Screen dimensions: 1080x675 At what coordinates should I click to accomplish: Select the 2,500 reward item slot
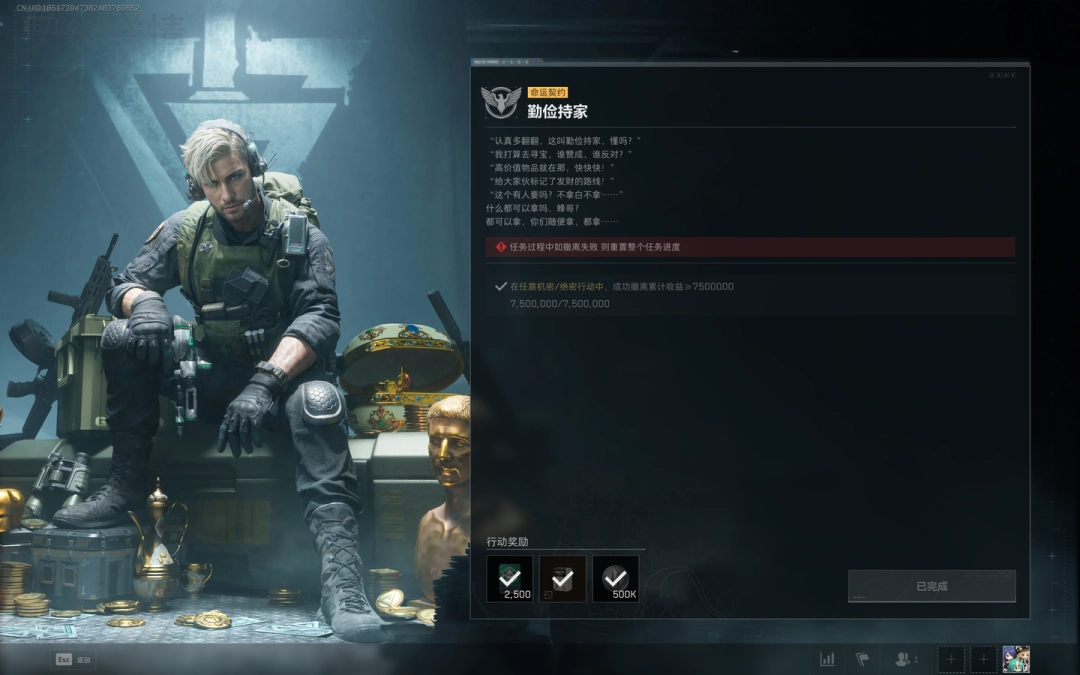pyautogui.click(x=510, y=579)
